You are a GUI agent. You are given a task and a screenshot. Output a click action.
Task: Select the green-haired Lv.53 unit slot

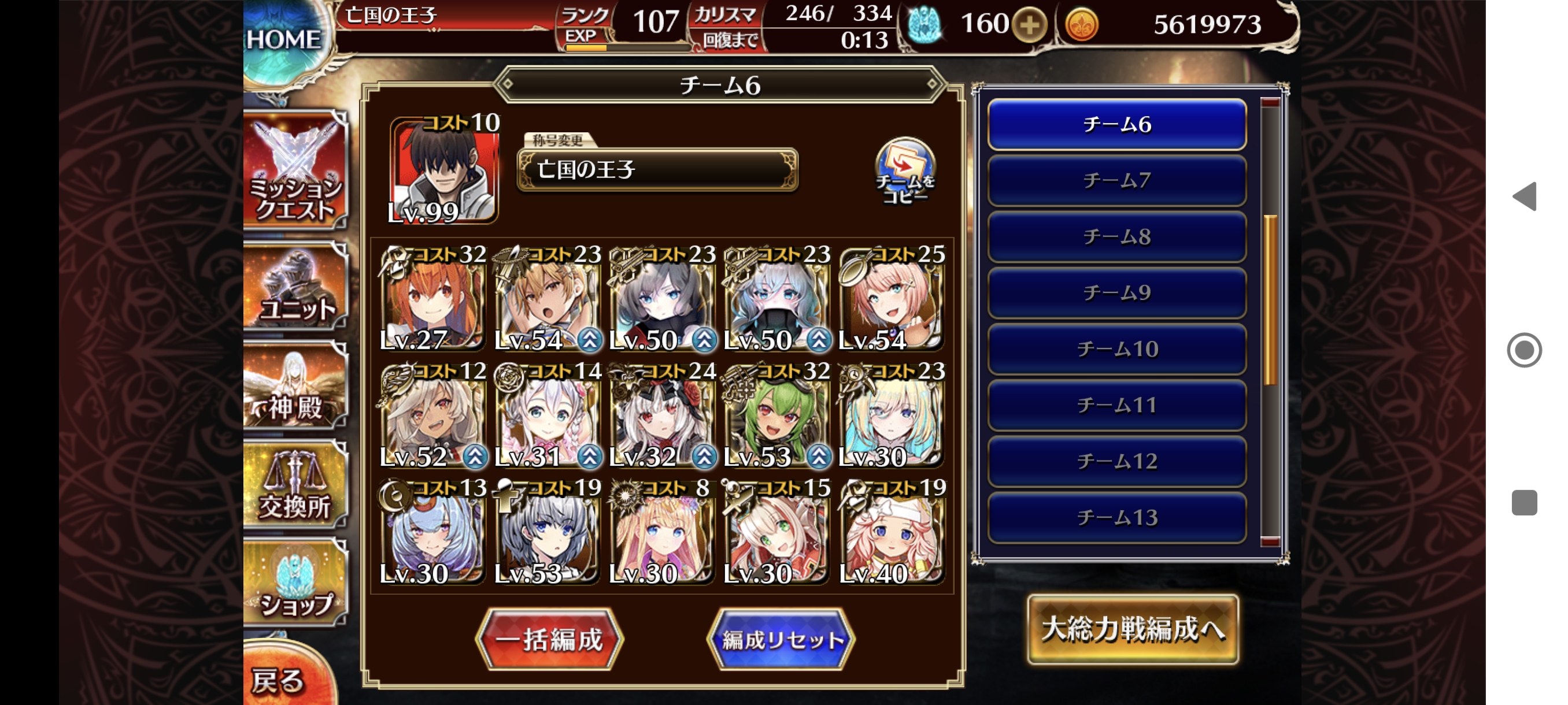click(775, 417)
